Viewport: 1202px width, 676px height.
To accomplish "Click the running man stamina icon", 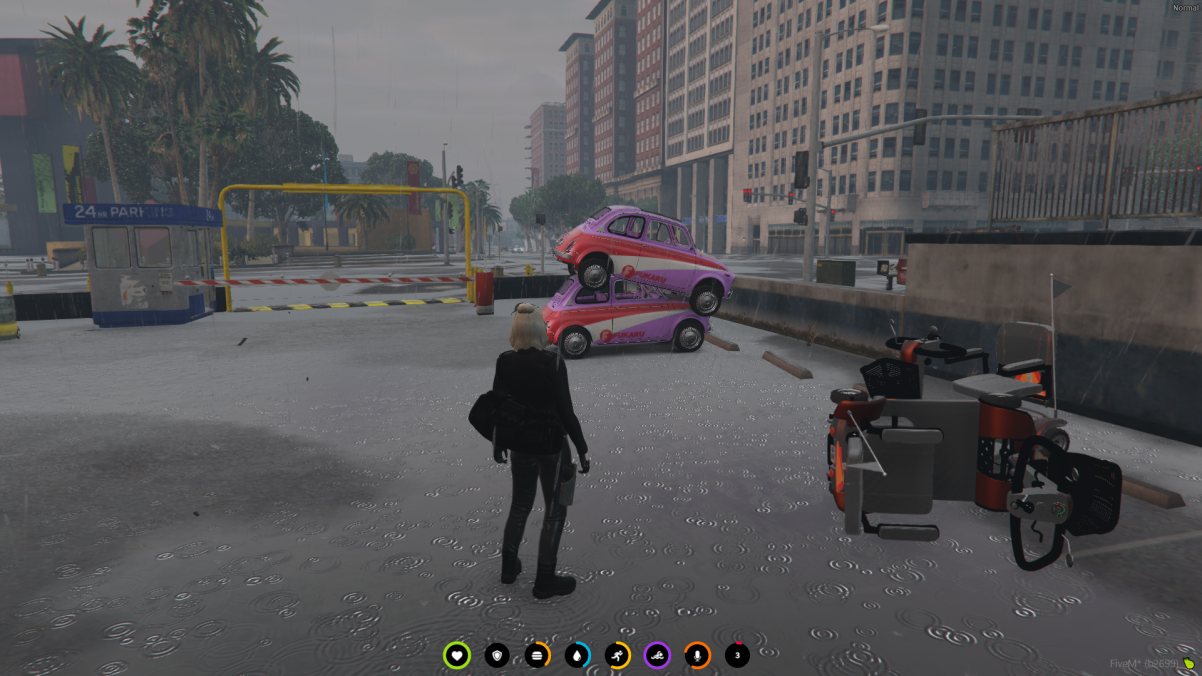I will tap(617, 656).
